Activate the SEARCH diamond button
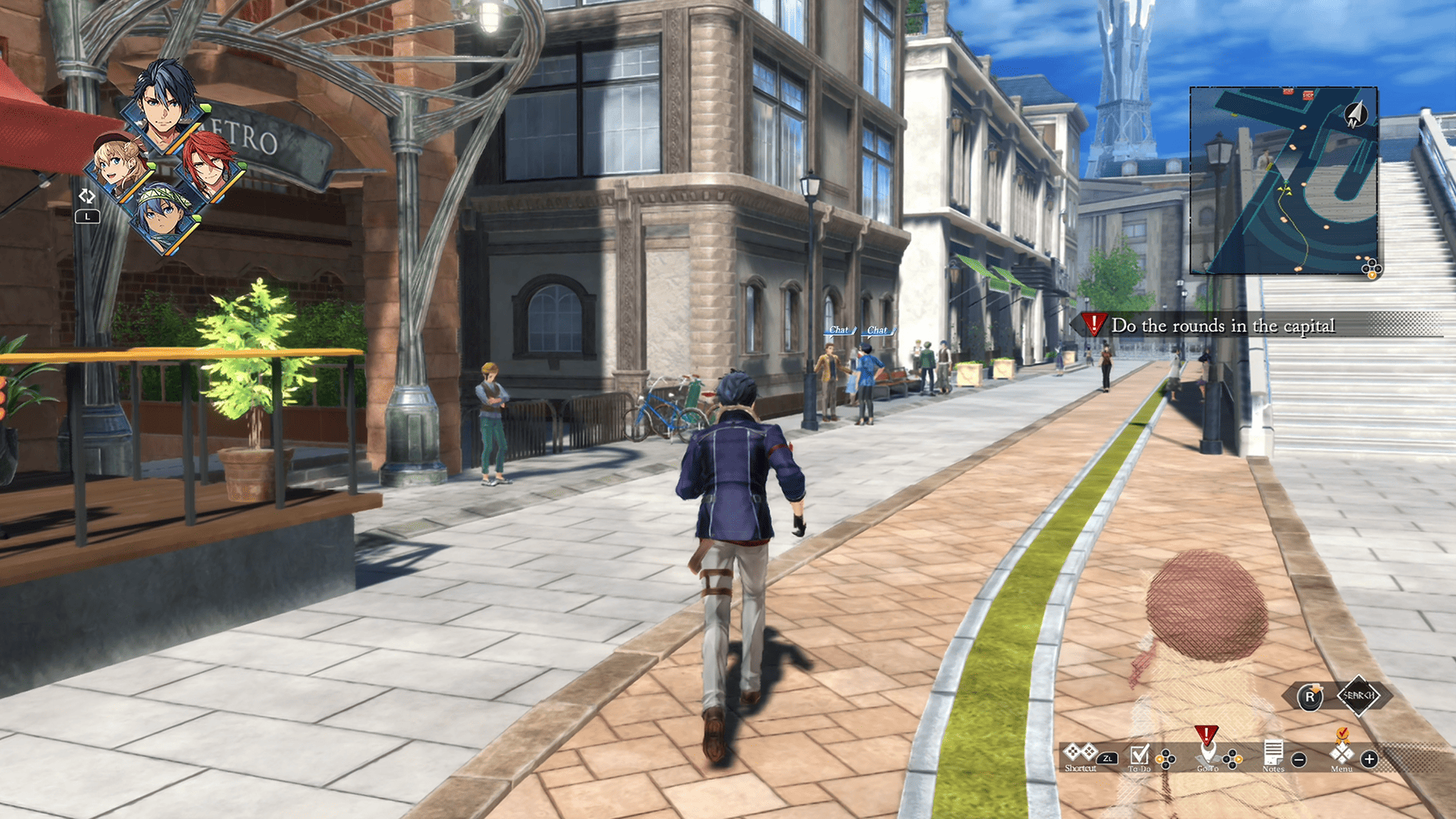This screenshot has width=1456, height=819. (1358, 695)
